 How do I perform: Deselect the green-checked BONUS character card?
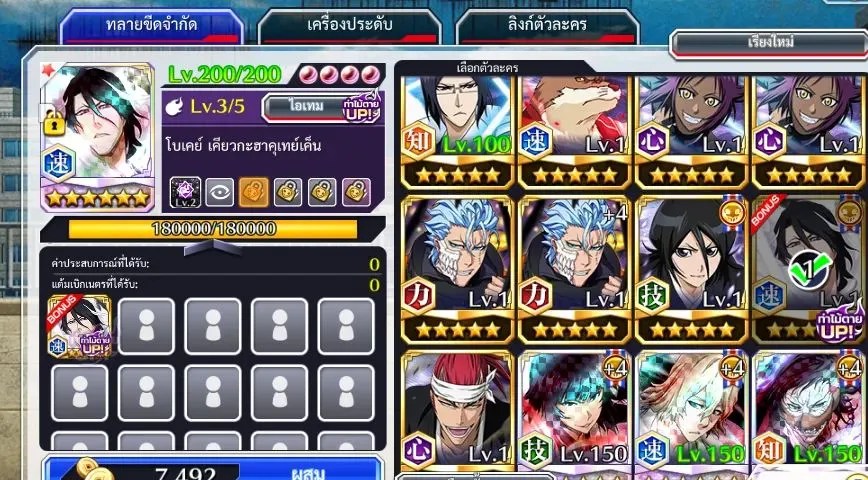click(x=808, y=266)
